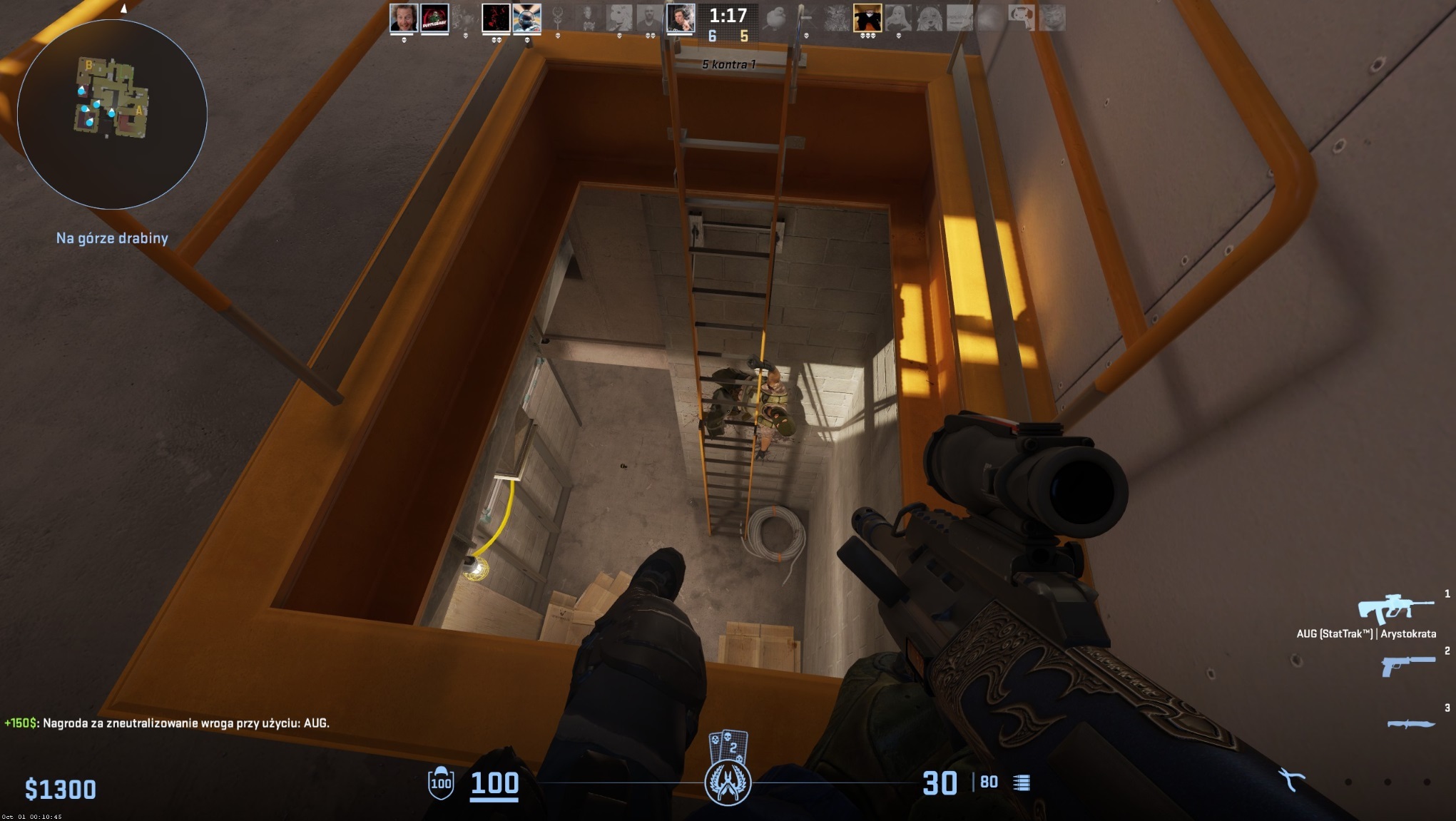Click the circular radar minimap
Image resolution: width=1456 pixels, height=821 pixels.
coord(112,113)
